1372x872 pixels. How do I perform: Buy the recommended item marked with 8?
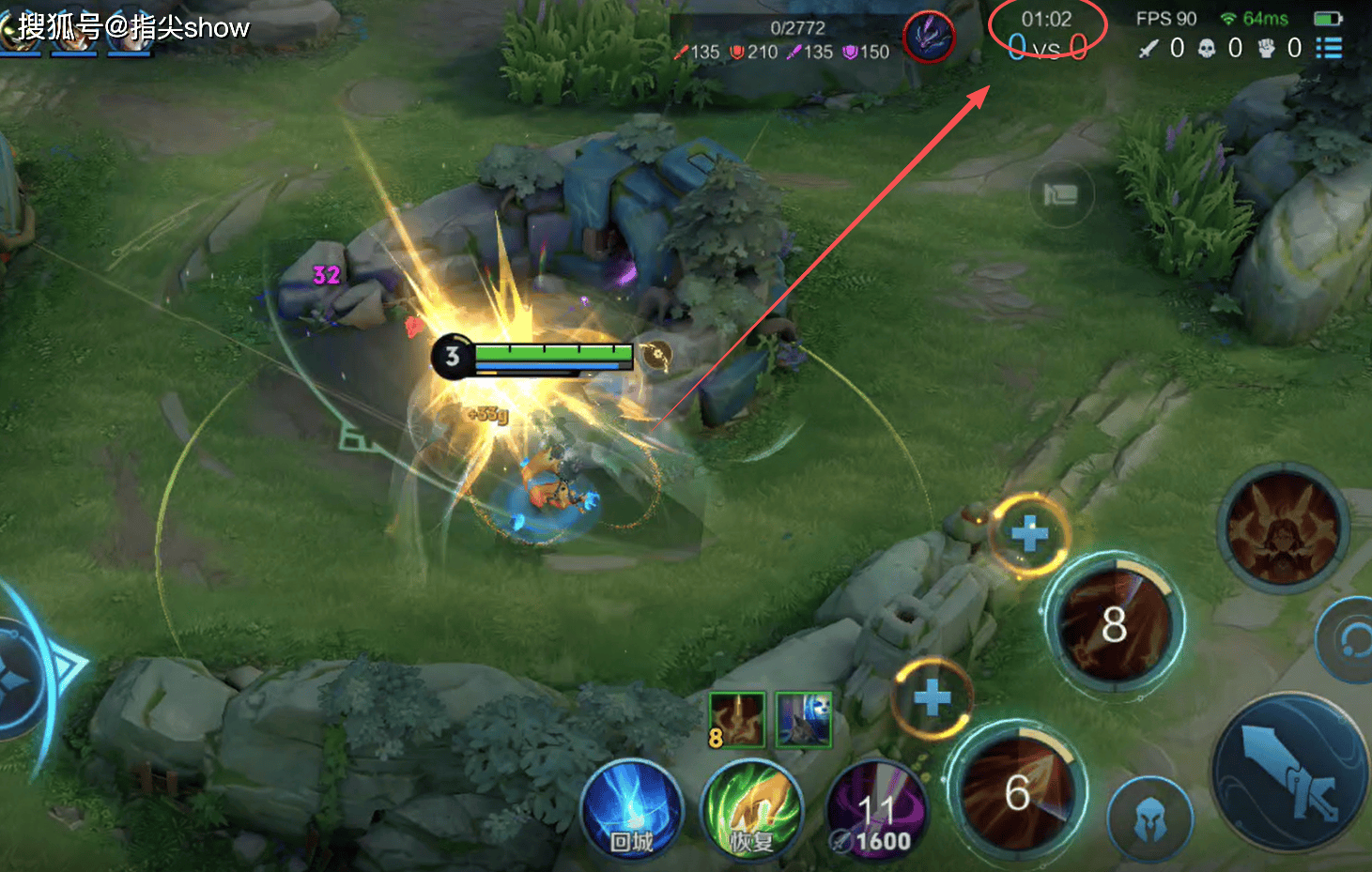736,720
